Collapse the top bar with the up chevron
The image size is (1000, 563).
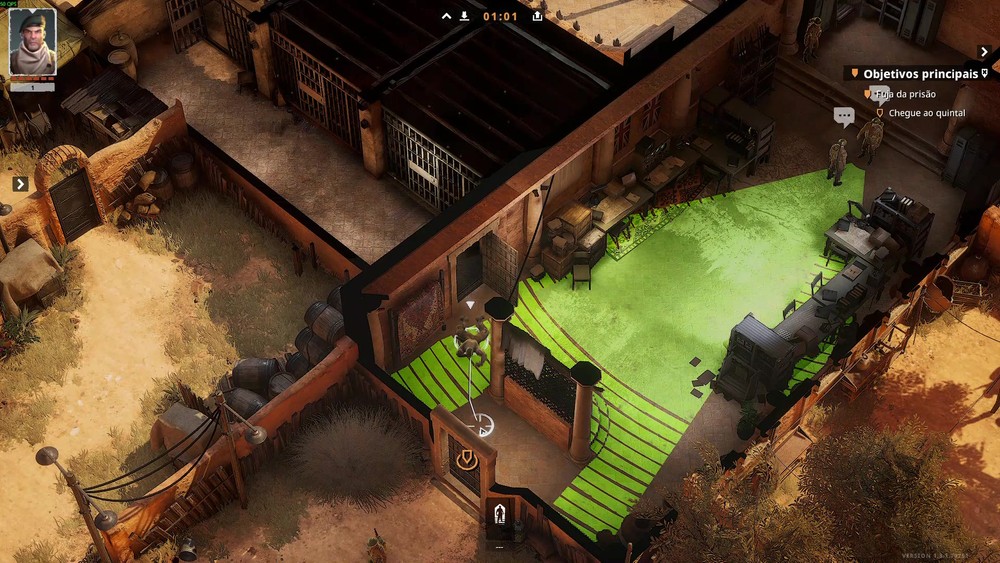pos(447,16)
